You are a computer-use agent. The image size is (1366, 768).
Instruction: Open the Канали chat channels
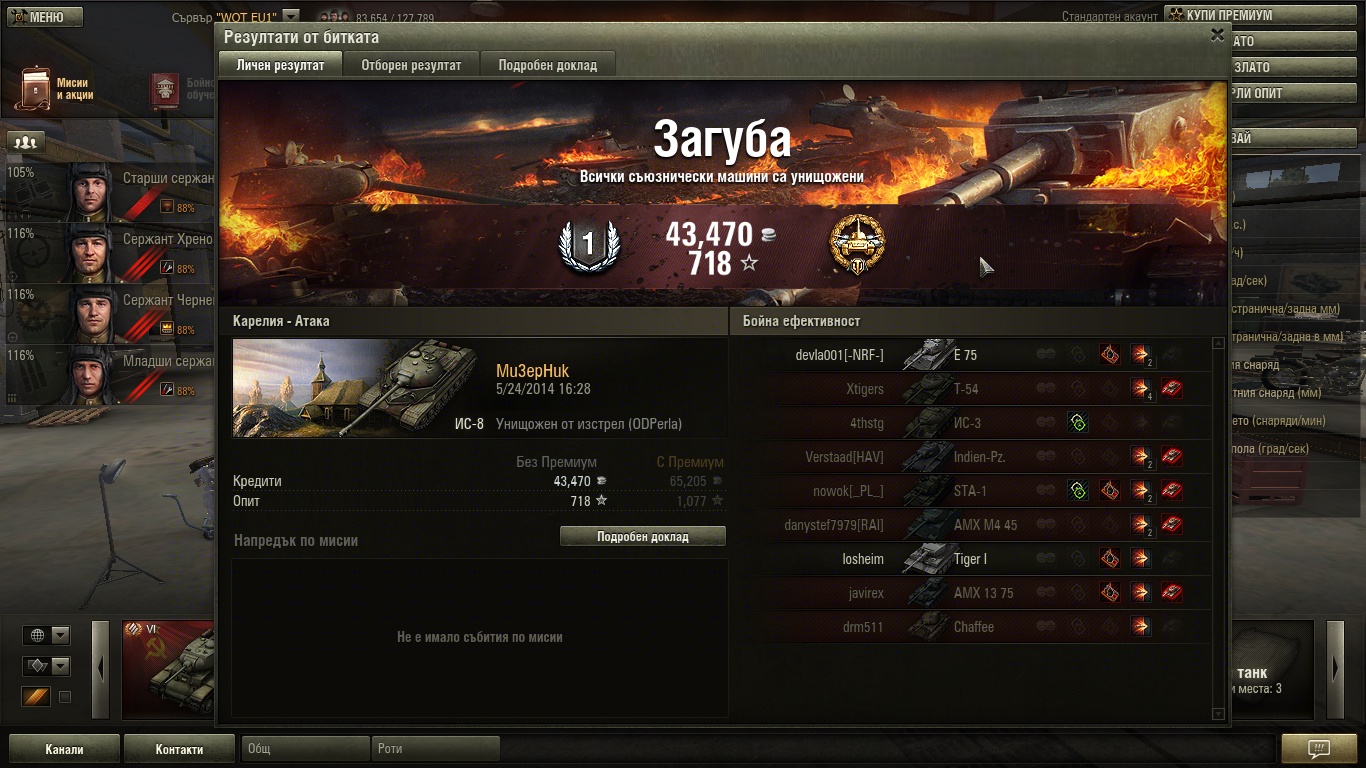click(x=64, y=749)
